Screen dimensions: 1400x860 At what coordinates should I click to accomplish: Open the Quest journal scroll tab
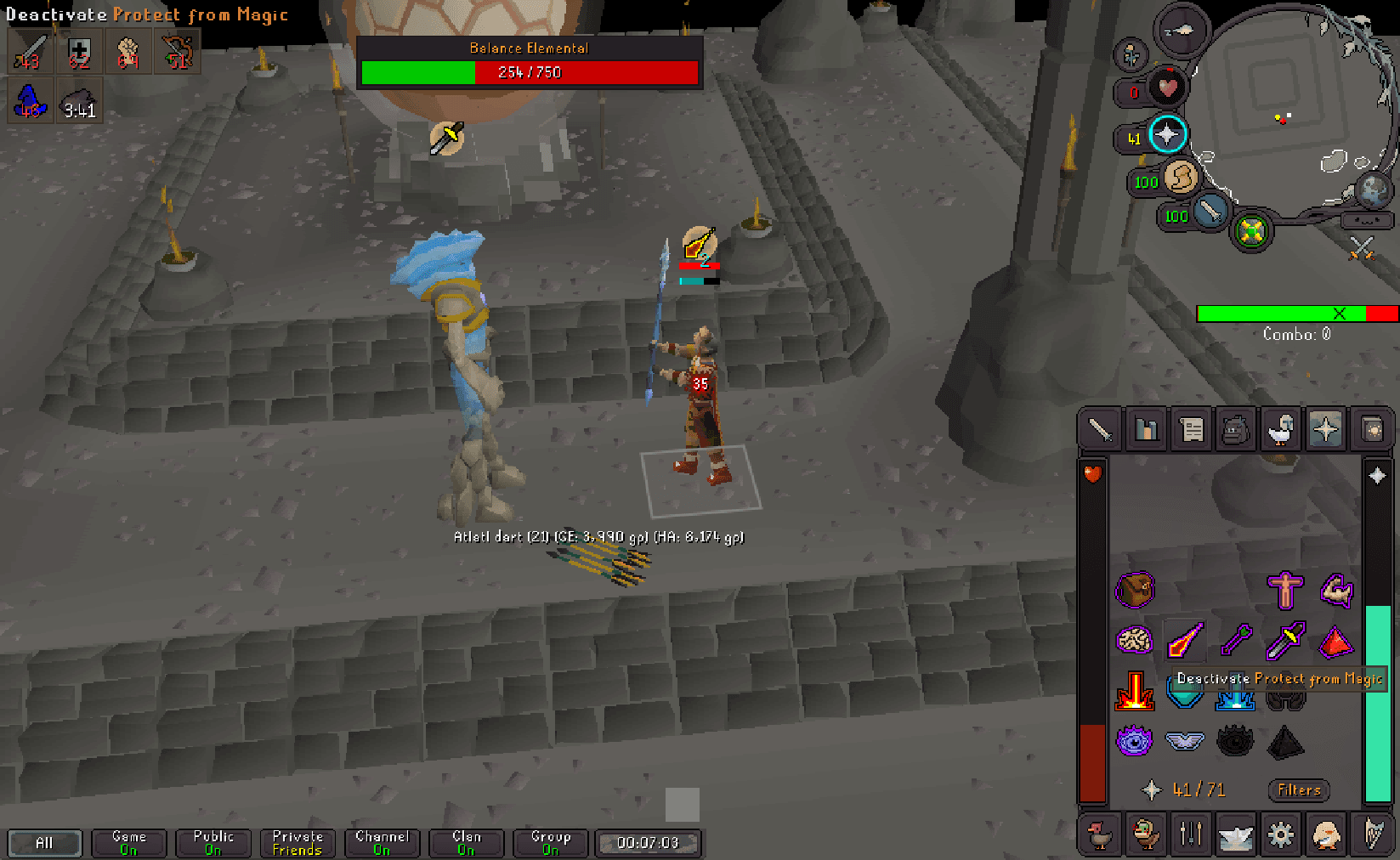(x=1192, y=429)
